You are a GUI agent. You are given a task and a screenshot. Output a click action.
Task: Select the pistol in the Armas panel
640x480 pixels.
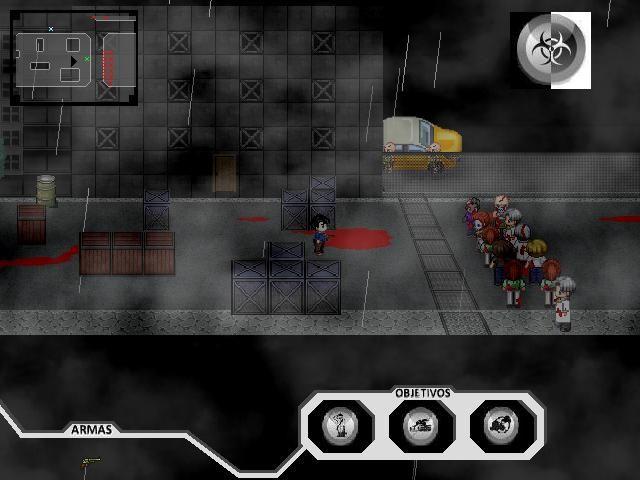(91, 461)
